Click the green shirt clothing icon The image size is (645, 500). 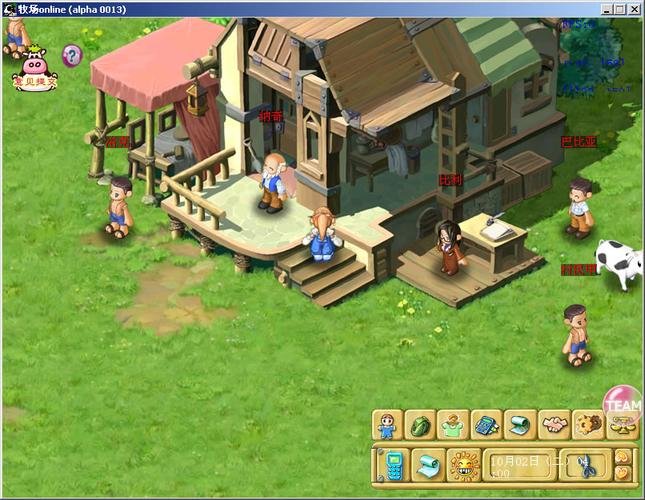point(454,425)
